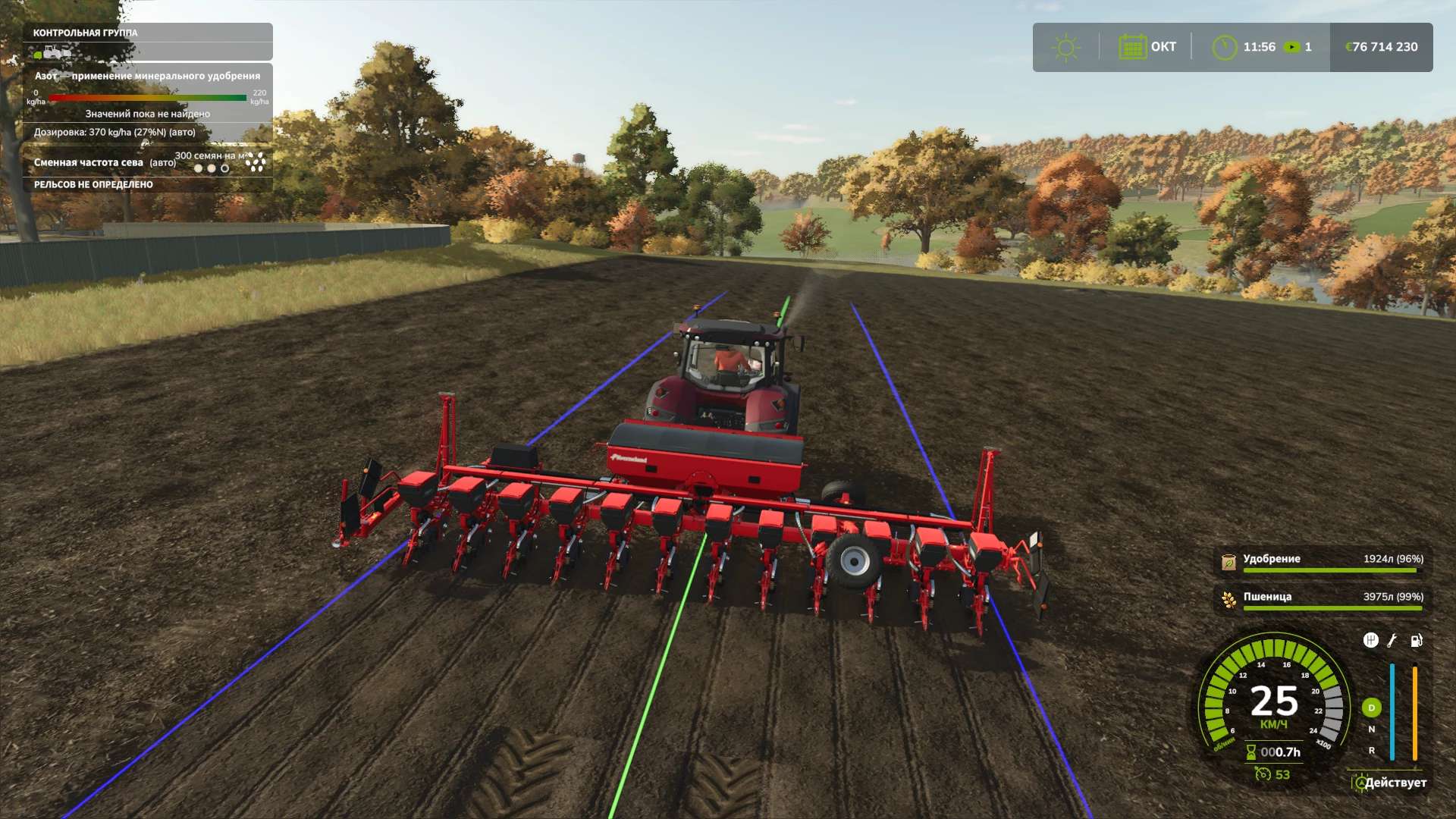The width and height of the screenshot is (1456, 819).
Task: Select the Пшеница wheat icon
Action: pos(1228,599)
